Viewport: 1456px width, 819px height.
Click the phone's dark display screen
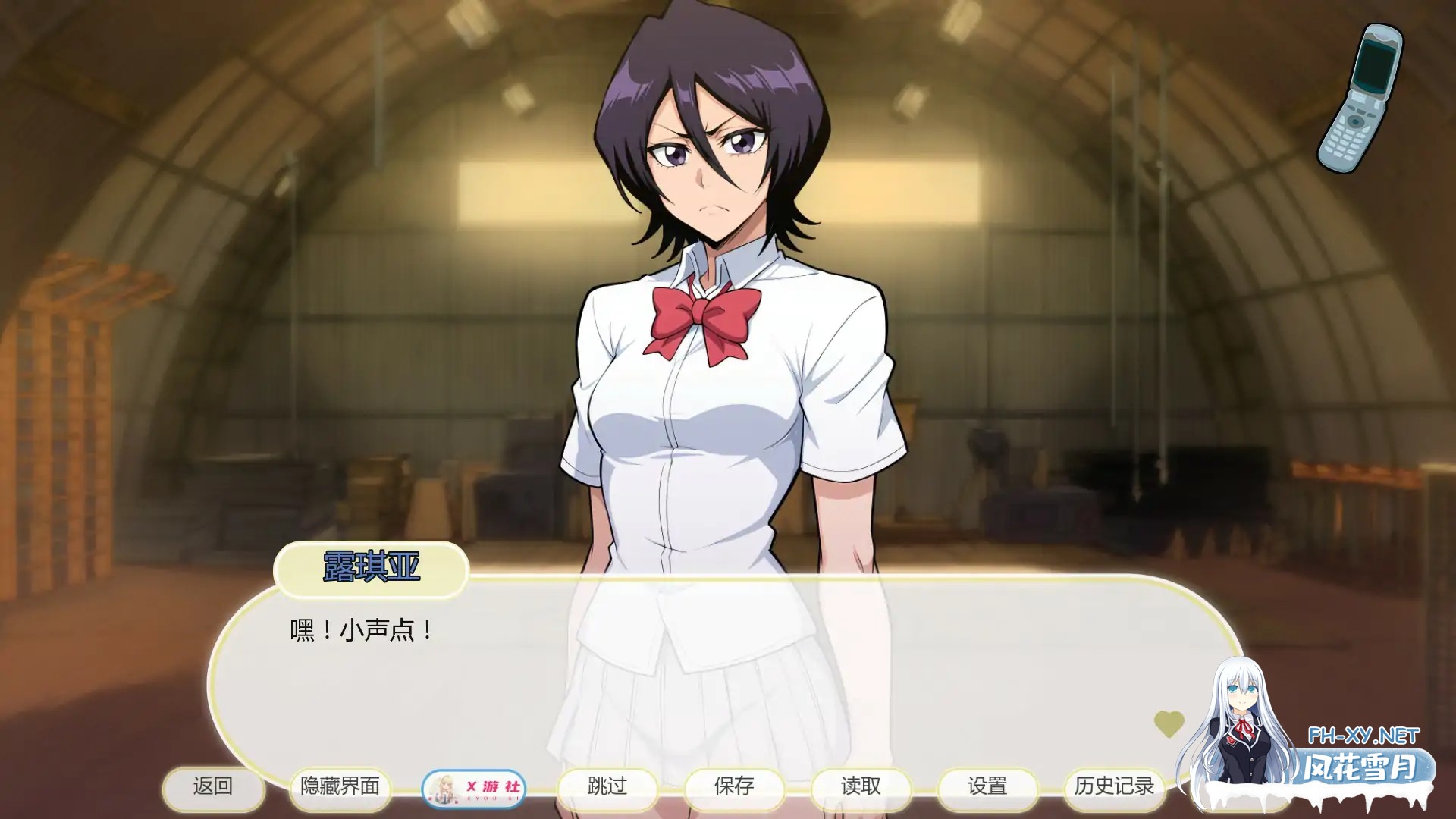1373,65
